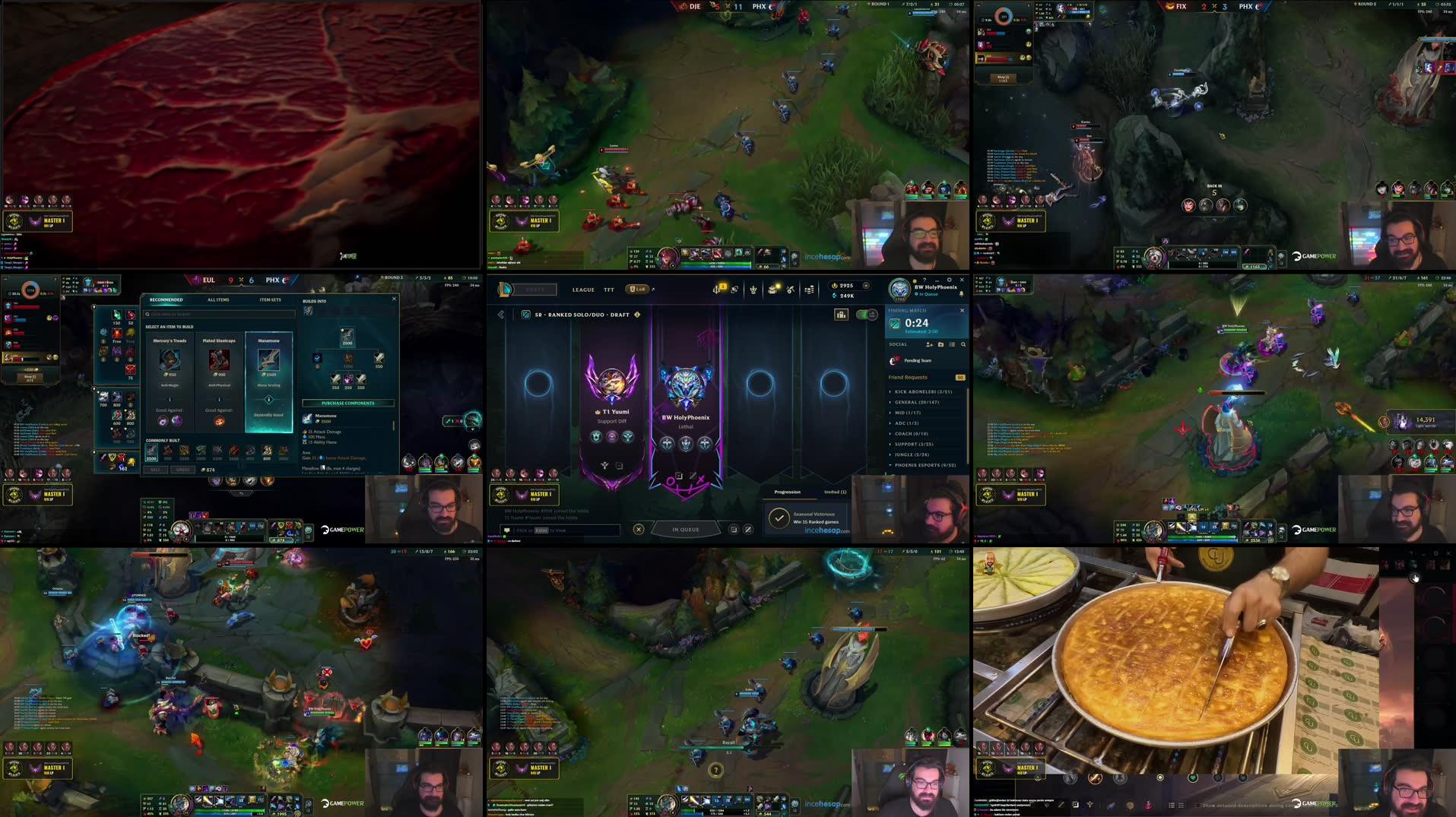The height and width of the screenshot is (817, 1456).
Task: Switch to the TFT tab
Action: tap(608, 290)
